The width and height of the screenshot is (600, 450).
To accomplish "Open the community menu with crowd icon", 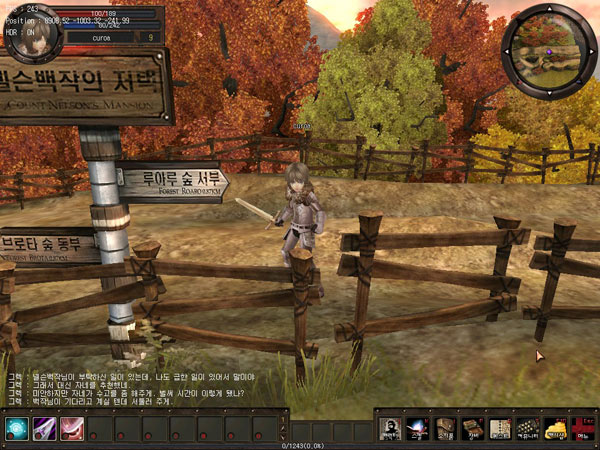I will pyautogui.click(x=526, y=429).
